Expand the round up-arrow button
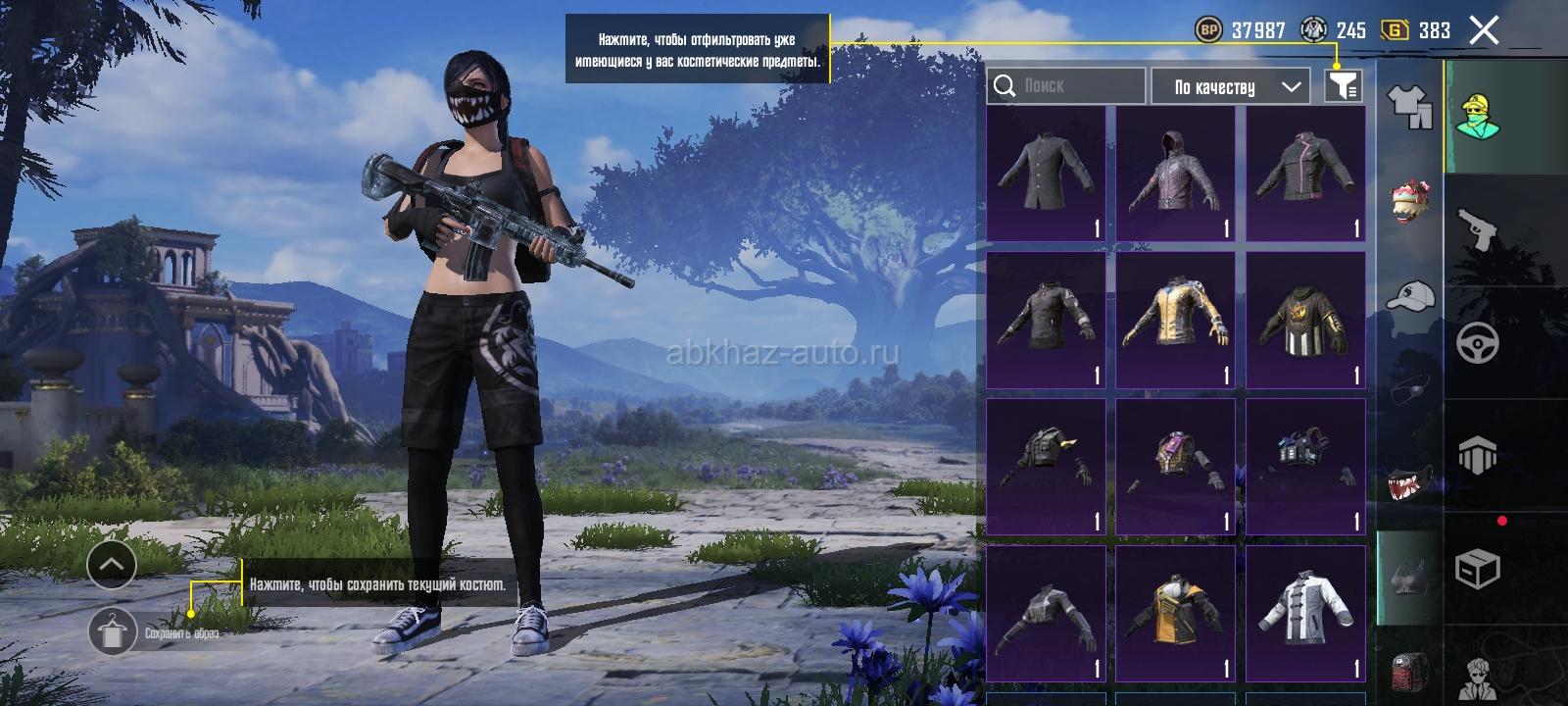Viewport: 1568px width, 706px height. point(112,565)
